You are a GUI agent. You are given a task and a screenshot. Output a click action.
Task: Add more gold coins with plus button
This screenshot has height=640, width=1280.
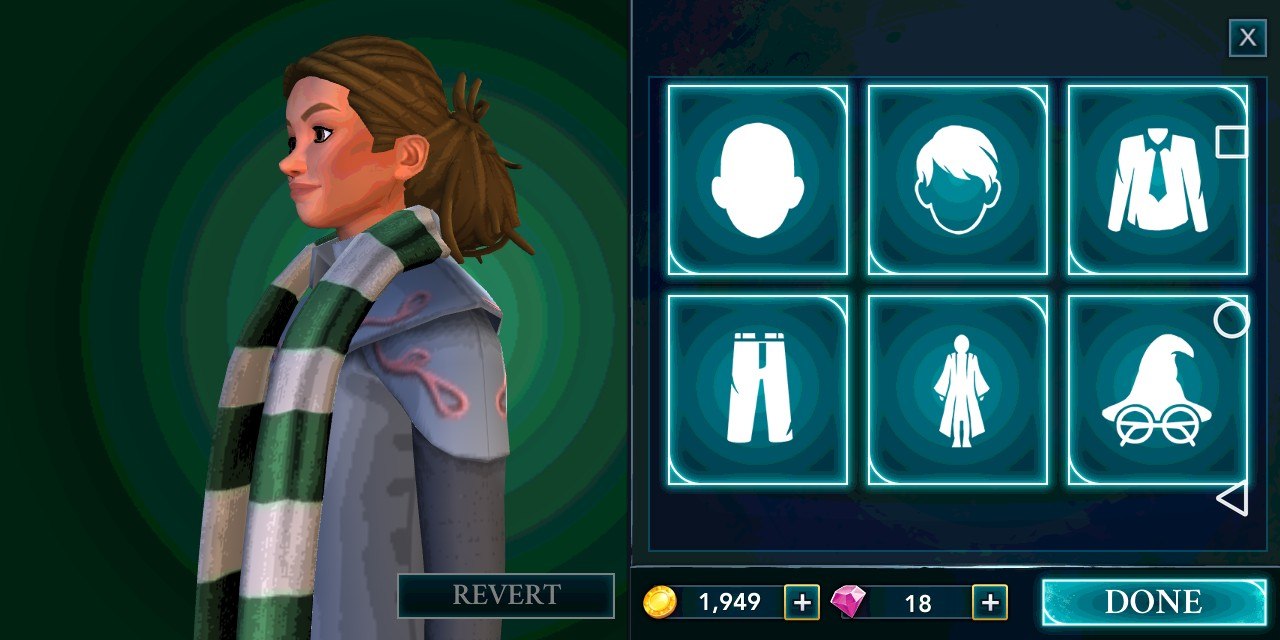coord(802,602)
